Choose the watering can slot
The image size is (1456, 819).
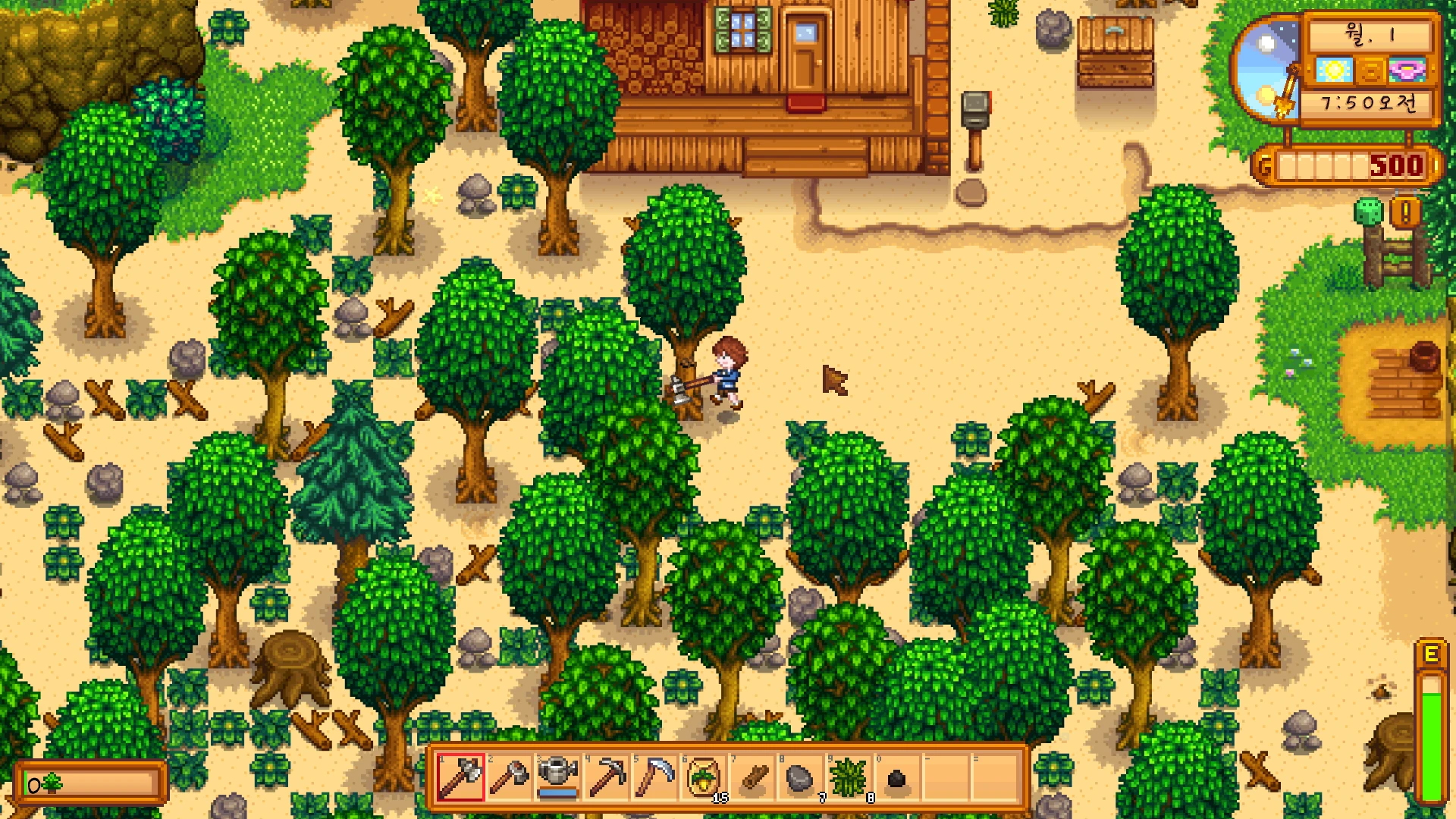557,777
